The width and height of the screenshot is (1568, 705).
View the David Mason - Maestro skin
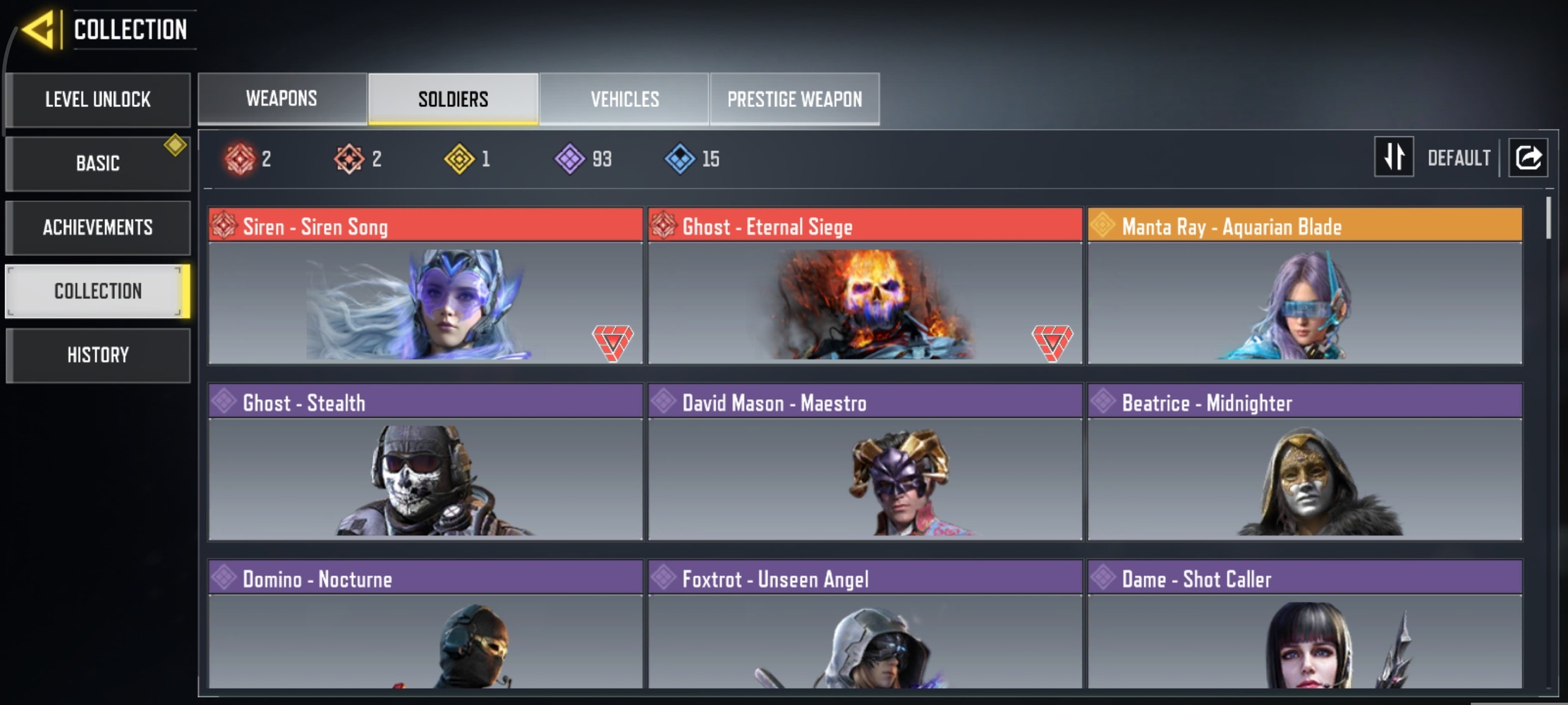coord(865,462)
